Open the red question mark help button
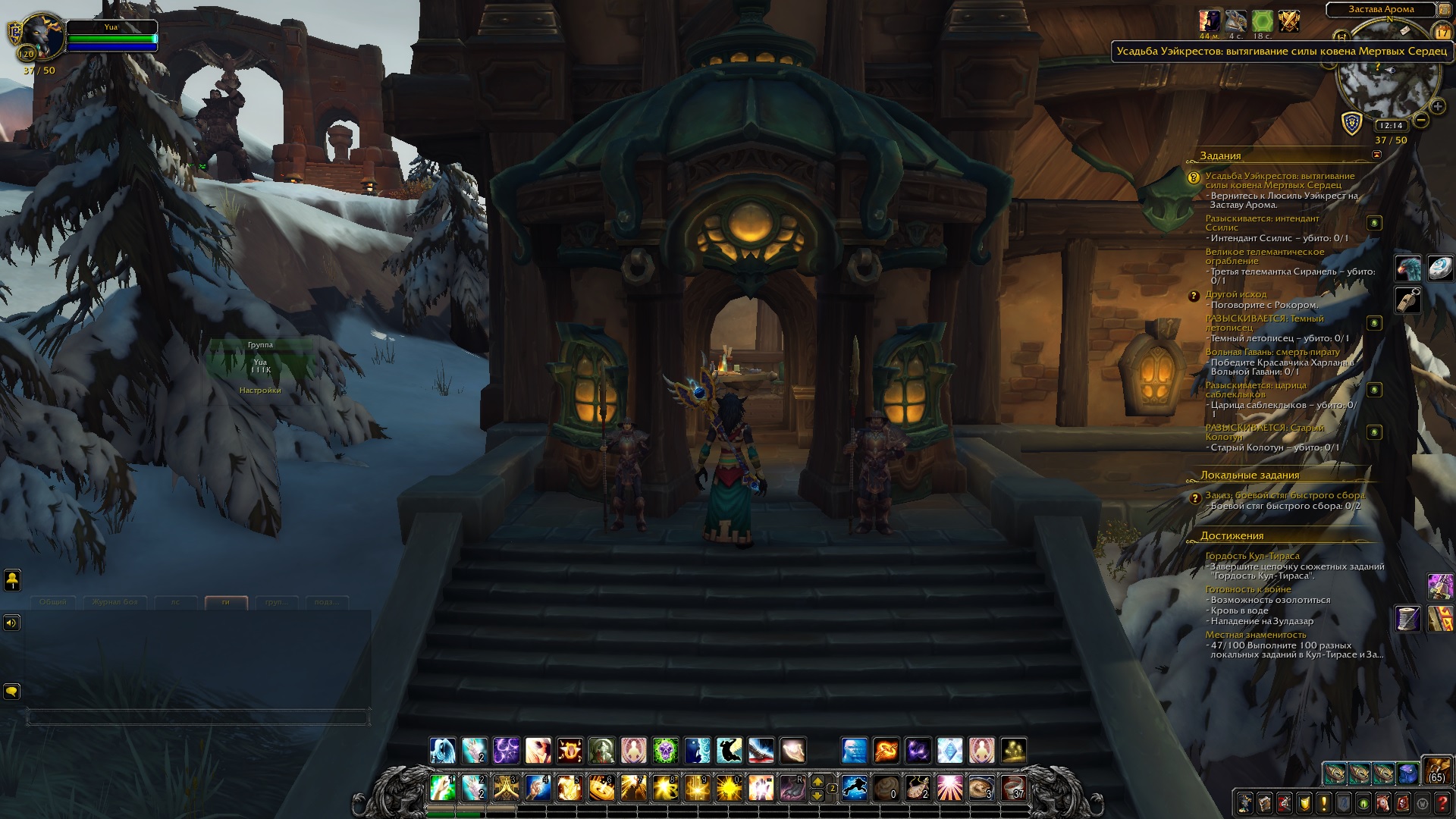1456x819 pixels. tap(1442, 802)
